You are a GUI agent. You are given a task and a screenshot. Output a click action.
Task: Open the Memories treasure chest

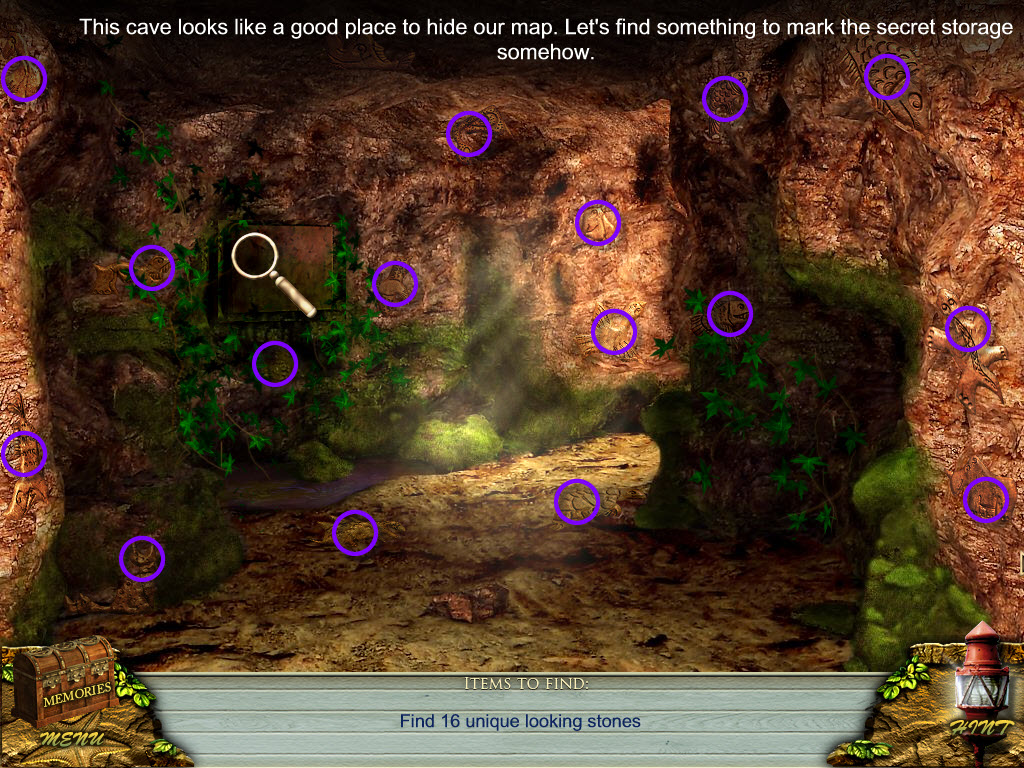pos(72,682)
